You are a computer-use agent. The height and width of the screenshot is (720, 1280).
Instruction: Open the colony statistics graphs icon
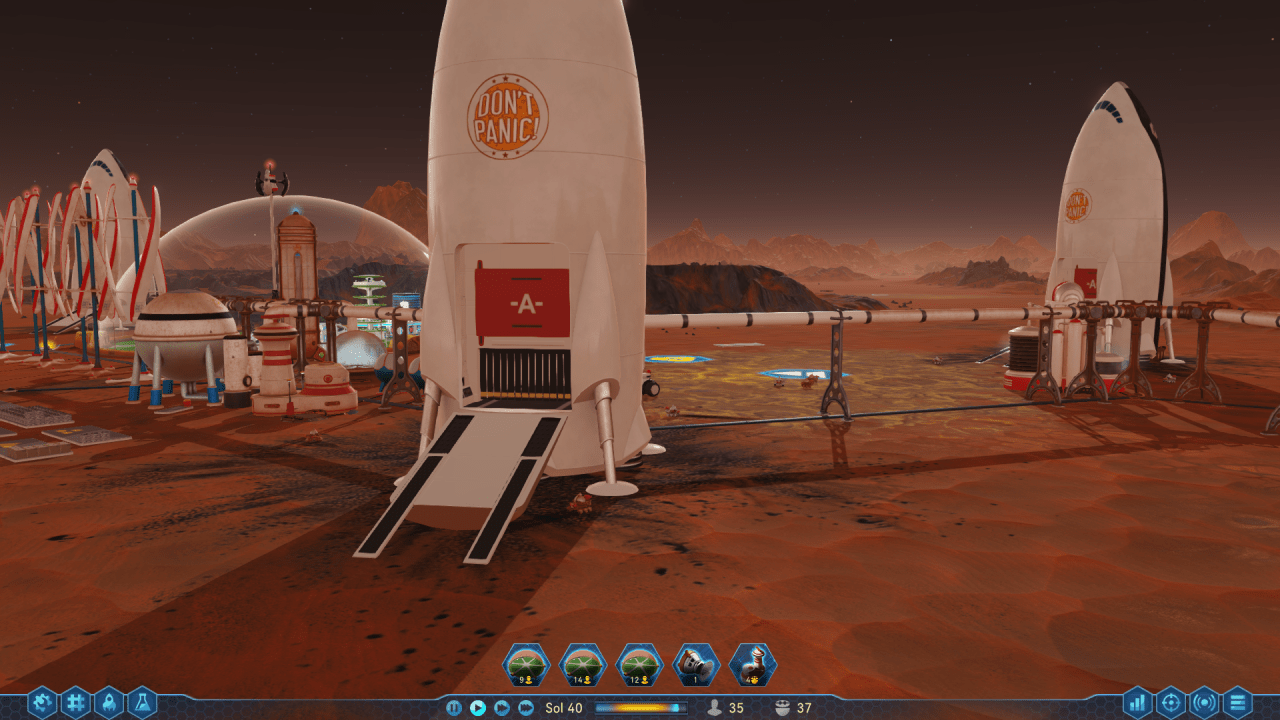(x=1137, y=702)
